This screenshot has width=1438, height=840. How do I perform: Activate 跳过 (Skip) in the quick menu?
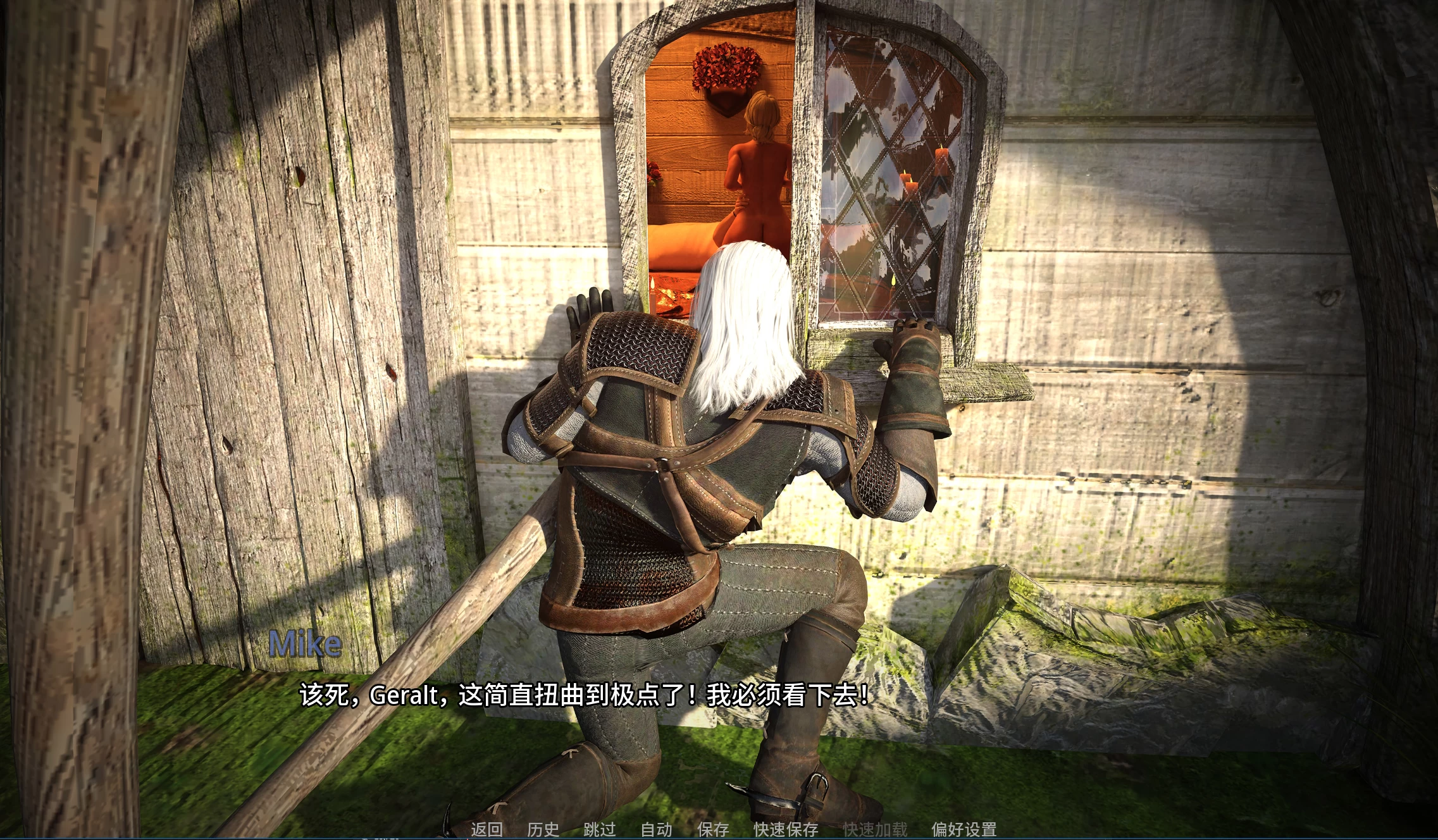pyautogui.click(x=599, y=829)
